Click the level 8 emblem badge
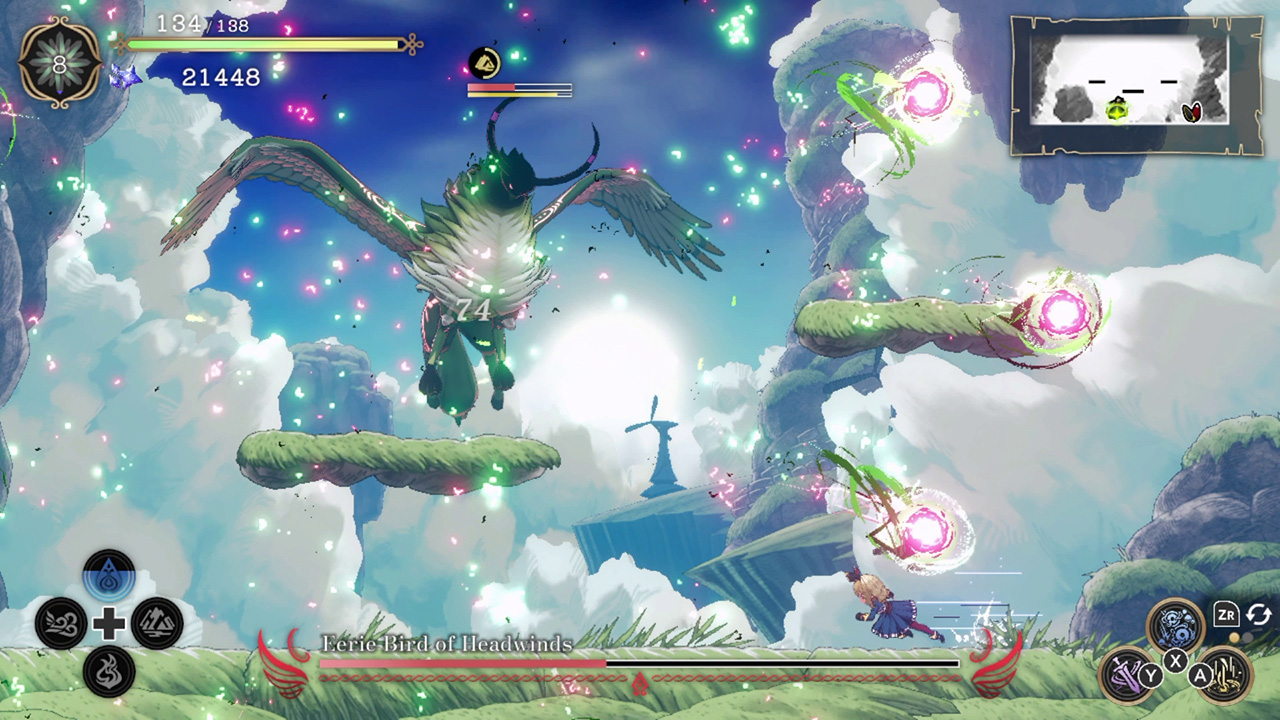 [58, 60]
